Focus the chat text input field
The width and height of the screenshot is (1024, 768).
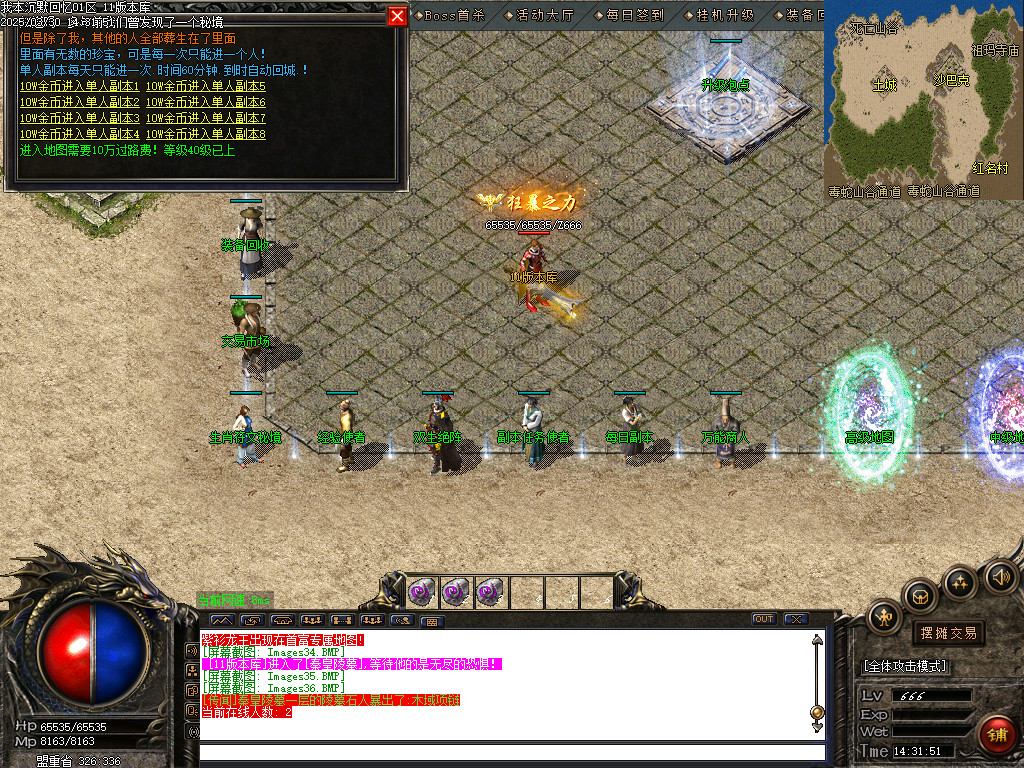click(x=510, y=752)
